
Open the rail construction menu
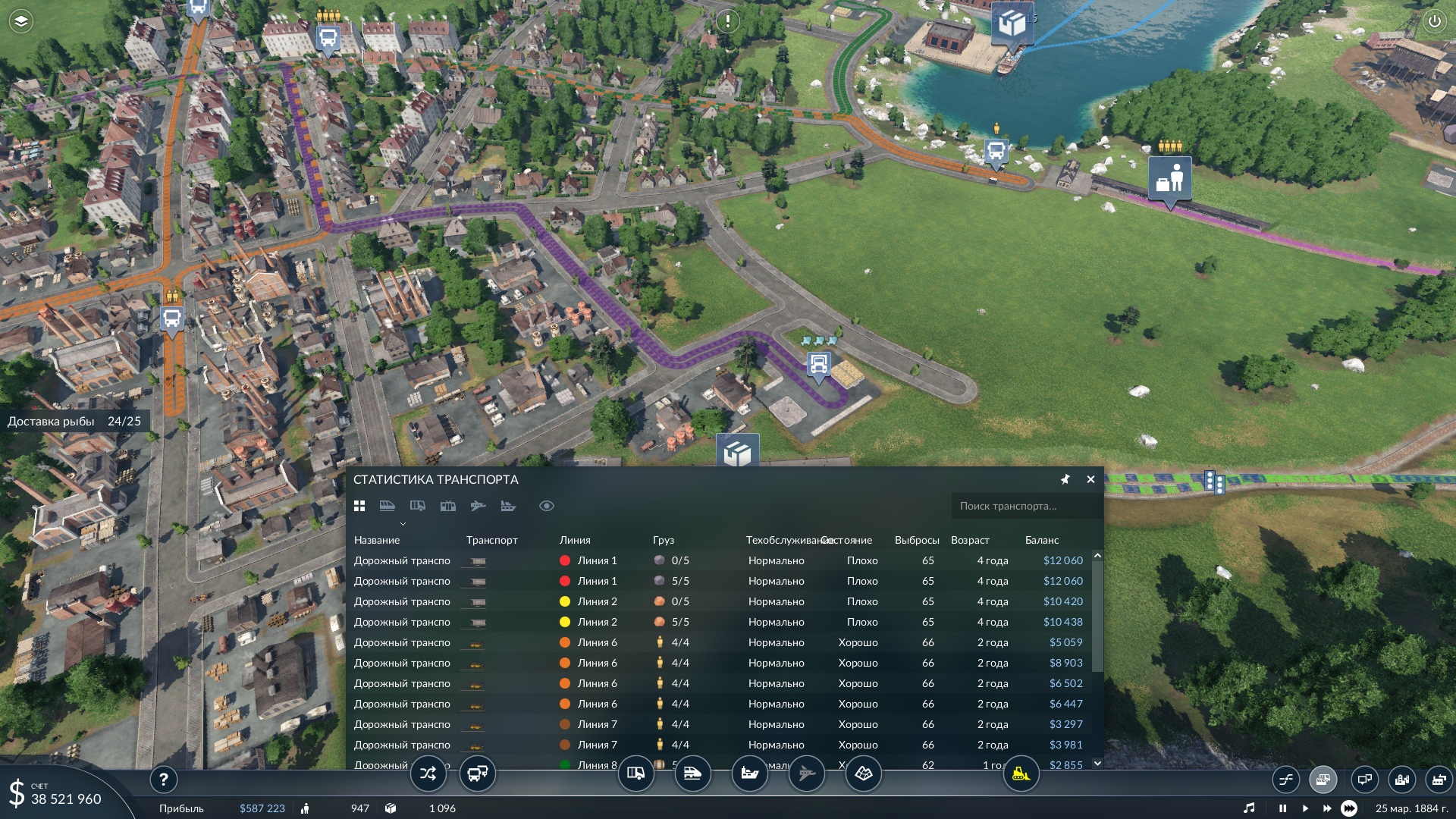click(x=692, y=774)
